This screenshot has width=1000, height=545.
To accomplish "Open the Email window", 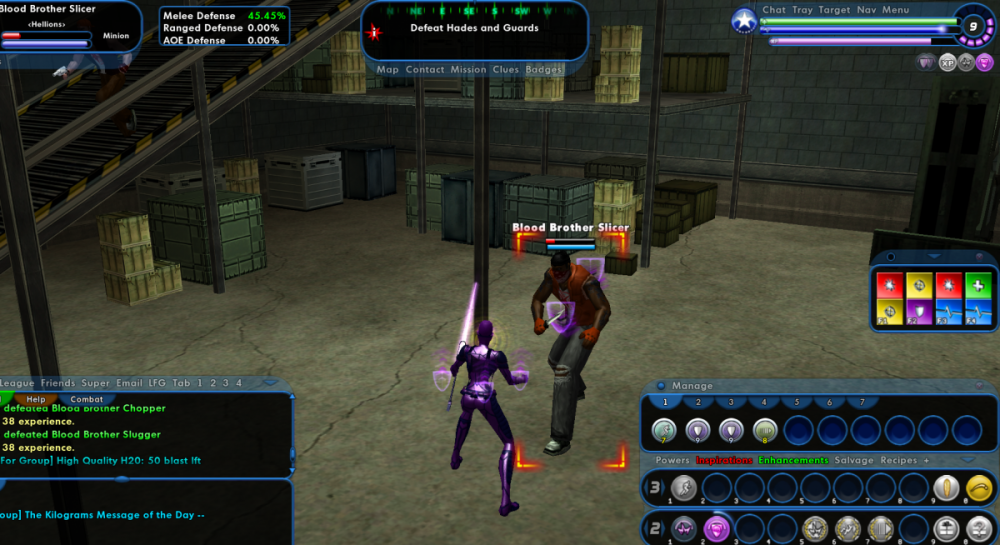I will [129, 383].
